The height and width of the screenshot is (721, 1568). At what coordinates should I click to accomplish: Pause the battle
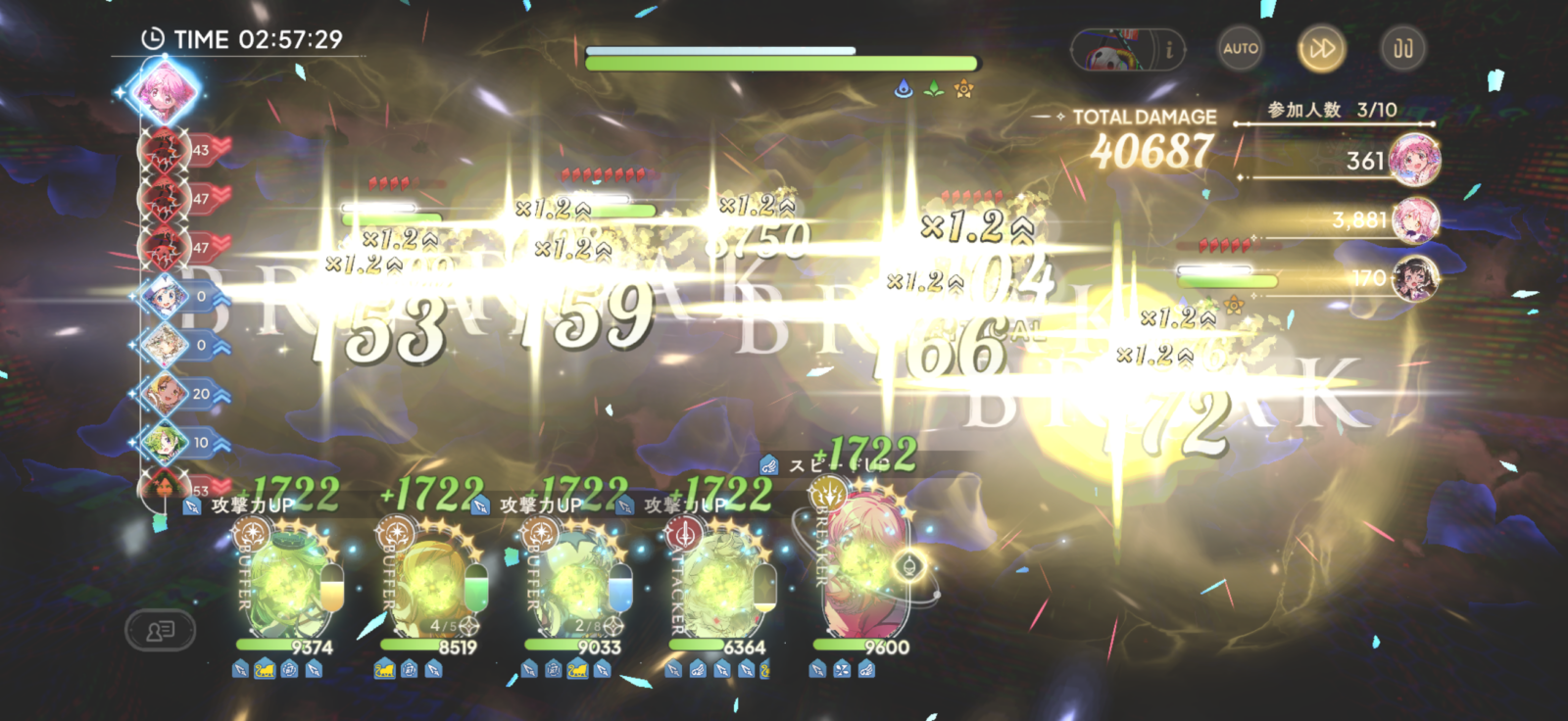pos(1403,48)
